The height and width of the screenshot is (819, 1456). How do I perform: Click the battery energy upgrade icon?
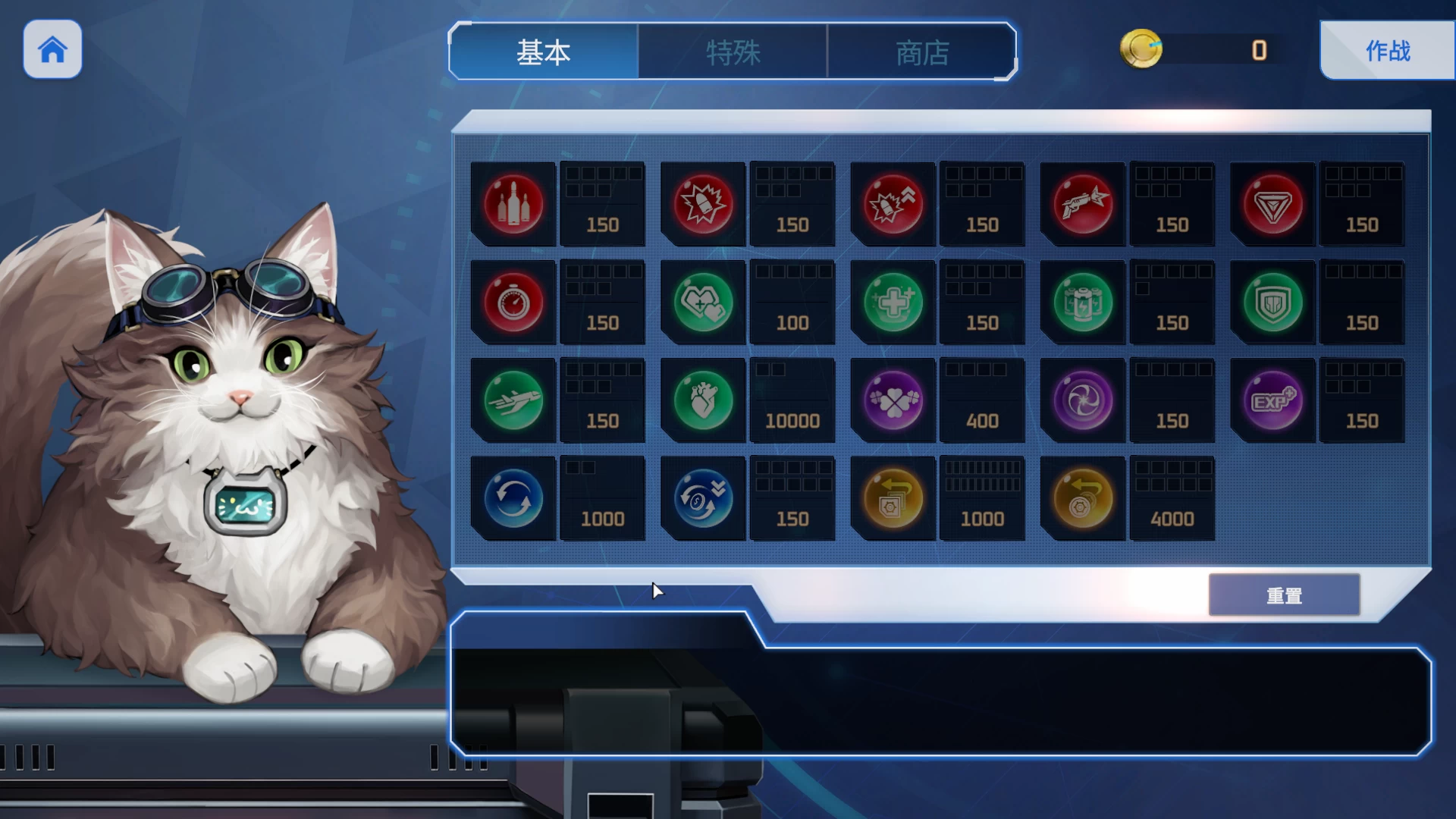[1082, 302]
